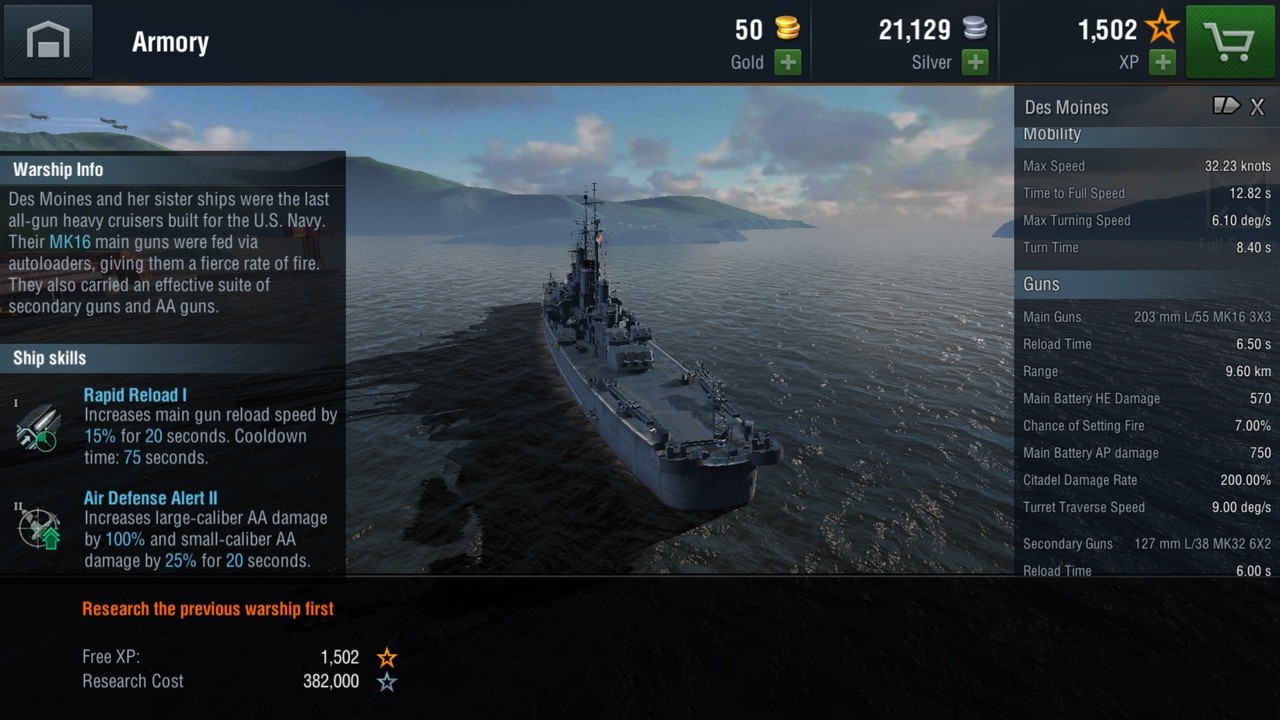Close the Des Moines stats panel
The height and width of the screenshot is (720, 1280).
coord(1258,107)
